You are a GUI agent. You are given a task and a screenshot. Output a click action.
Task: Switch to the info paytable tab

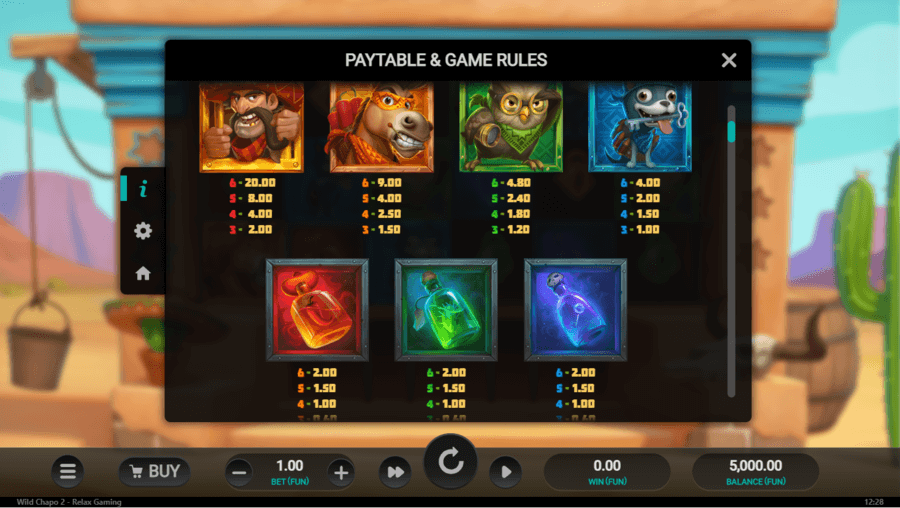[x=143, y=188]
